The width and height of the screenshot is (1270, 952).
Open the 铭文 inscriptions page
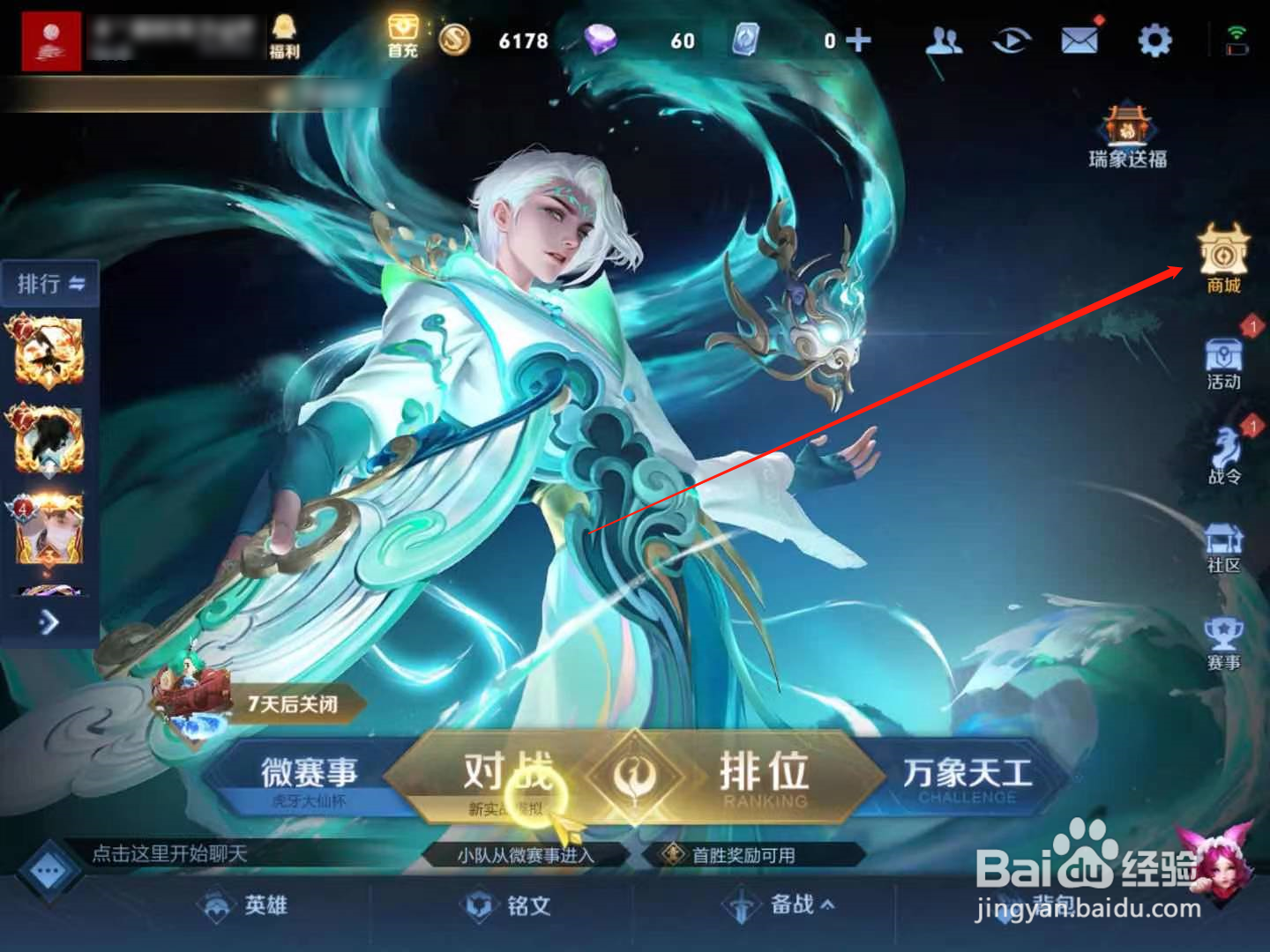pyautogui.click(x=512, y=904)
